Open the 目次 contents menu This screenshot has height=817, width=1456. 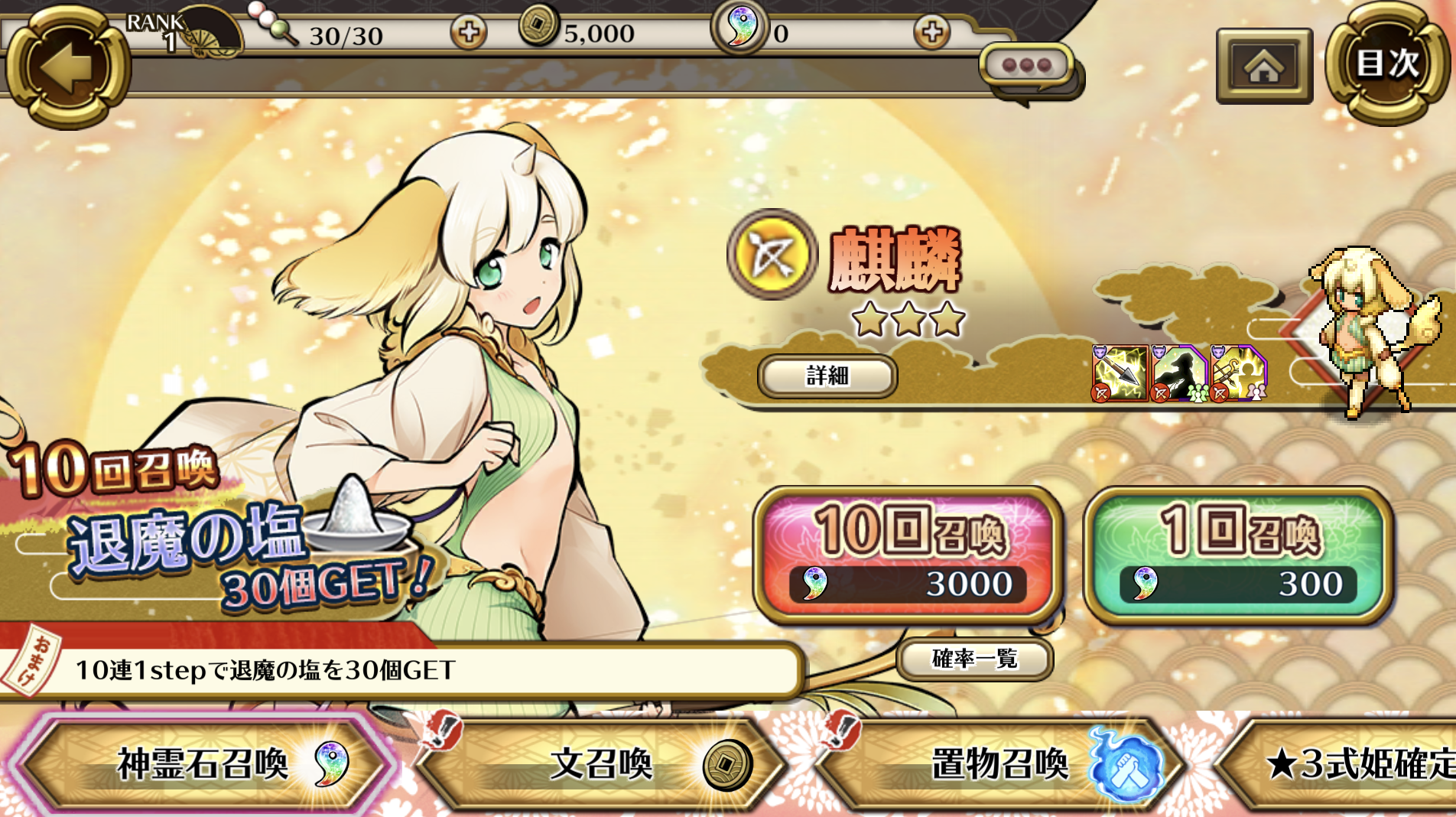pyautogui.click(x=1386, y=64)
